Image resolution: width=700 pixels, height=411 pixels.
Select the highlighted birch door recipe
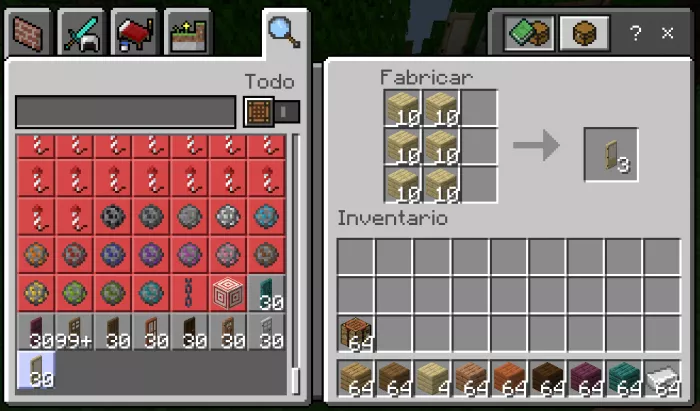tap(37, 370)
